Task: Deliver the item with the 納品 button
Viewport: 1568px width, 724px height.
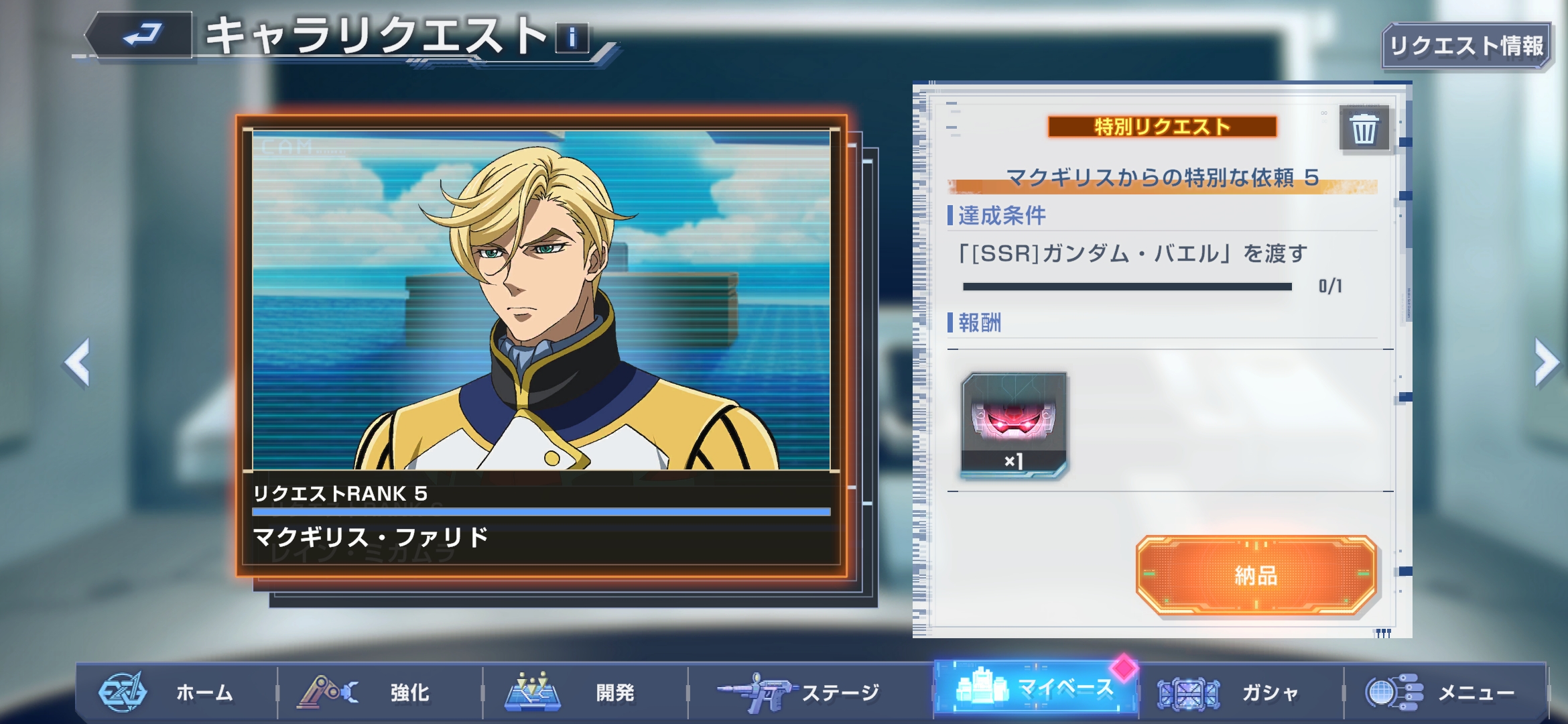Action: (1256, 575)
